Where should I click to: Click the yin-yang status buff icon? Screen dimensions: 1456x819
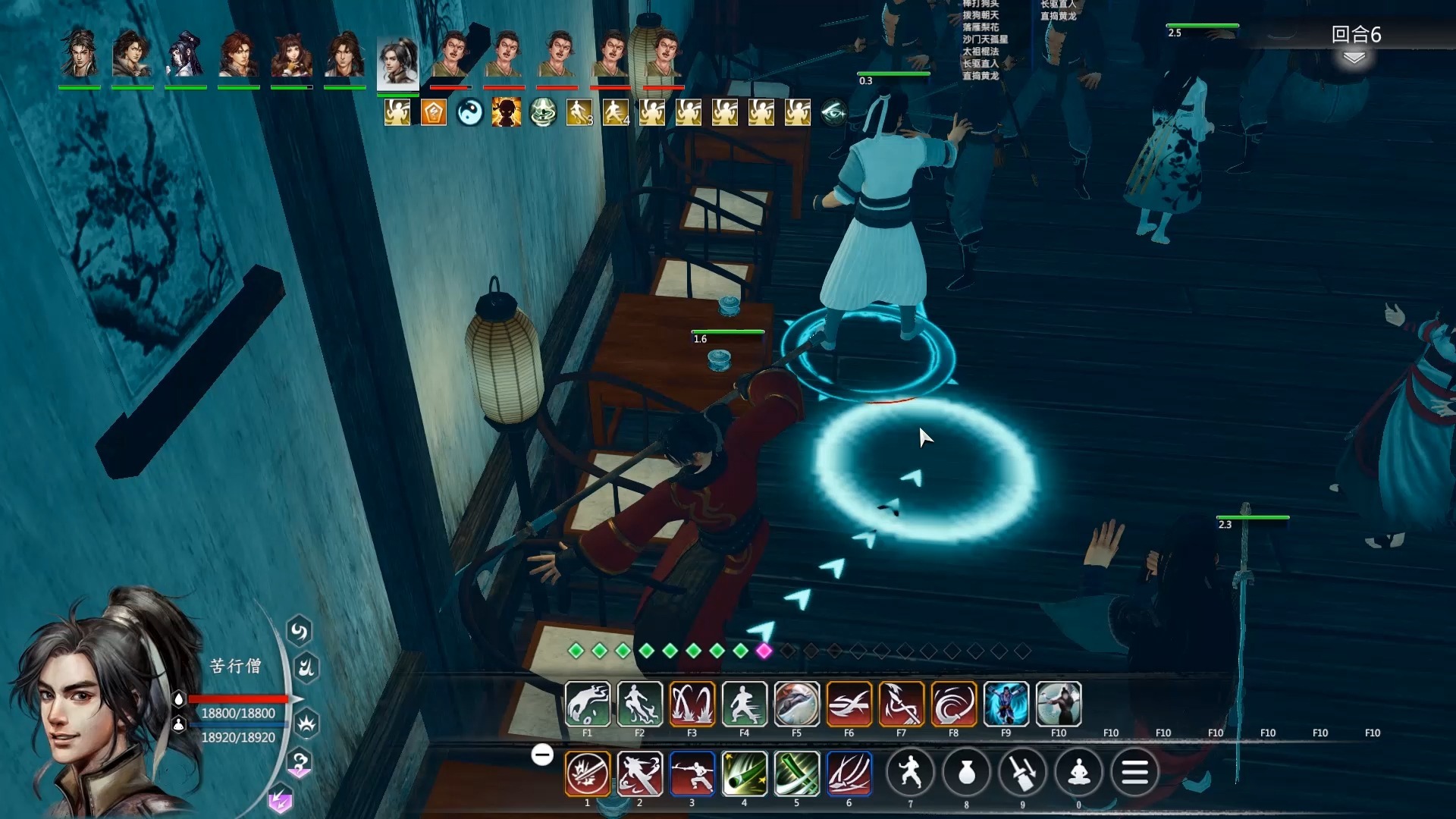coord(469,113)
